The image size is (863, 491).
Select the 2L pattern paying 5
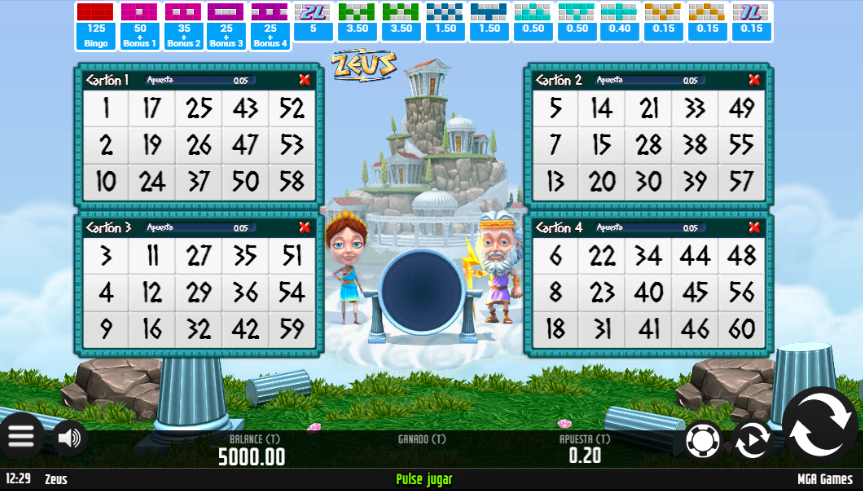(314, 26)
